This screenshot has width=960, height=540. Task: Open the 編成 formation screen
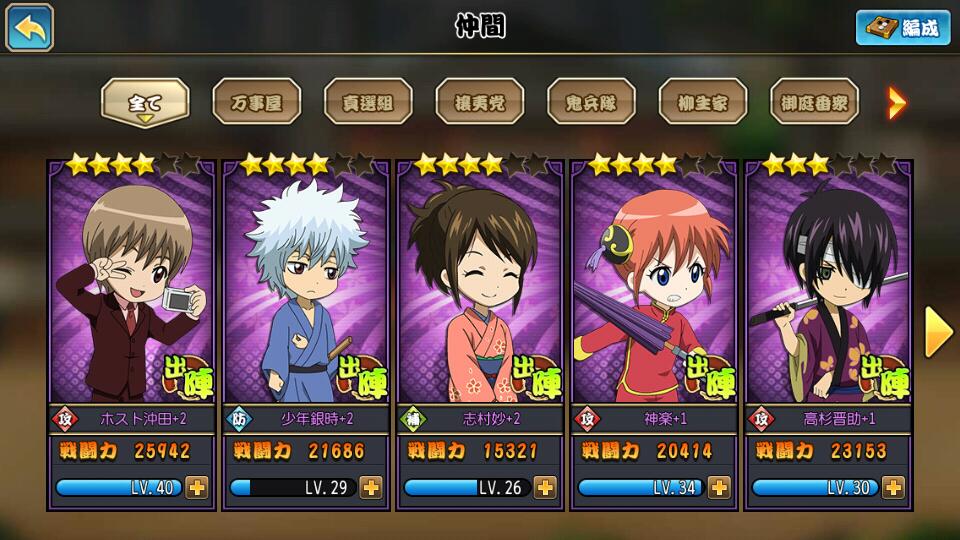[902, 28]
